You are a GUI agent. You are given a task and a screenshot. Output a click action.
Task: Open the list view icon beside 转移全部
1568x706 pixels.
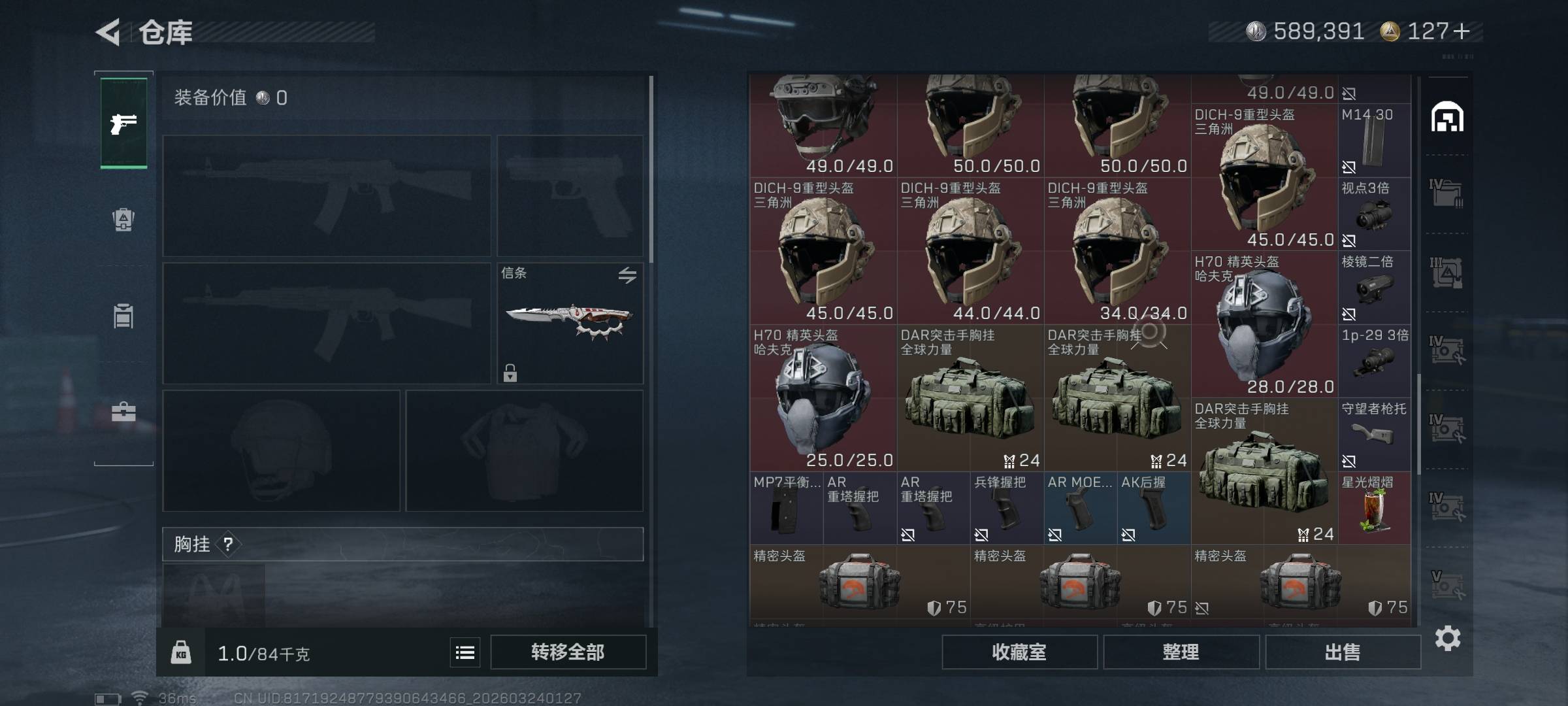(465, 652)
